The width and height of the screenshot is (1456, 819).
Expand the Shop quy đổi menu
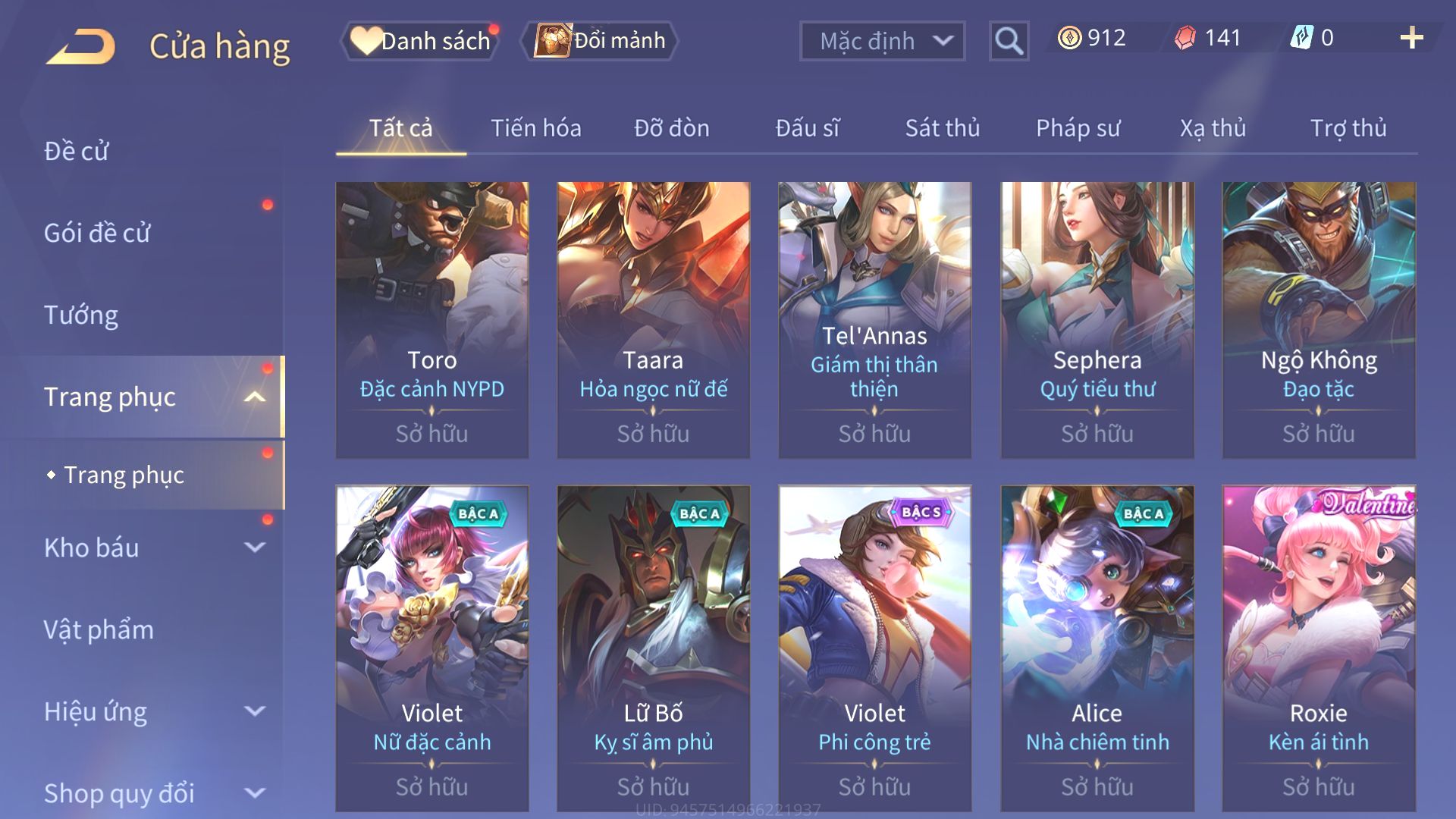point(152,793)
